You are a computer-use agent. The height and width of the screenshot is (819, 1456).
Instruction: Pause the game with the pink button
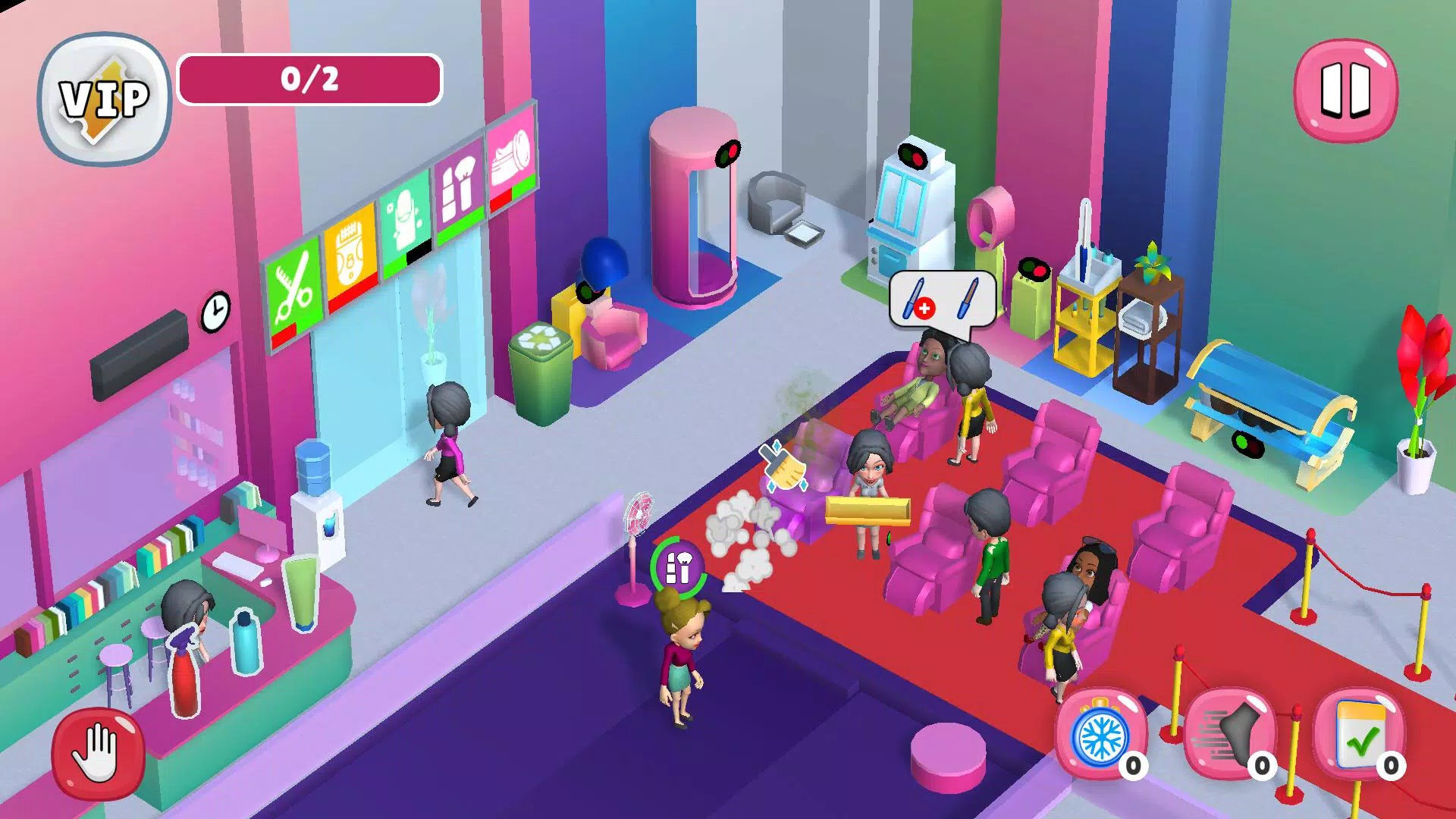[1345, 91]
